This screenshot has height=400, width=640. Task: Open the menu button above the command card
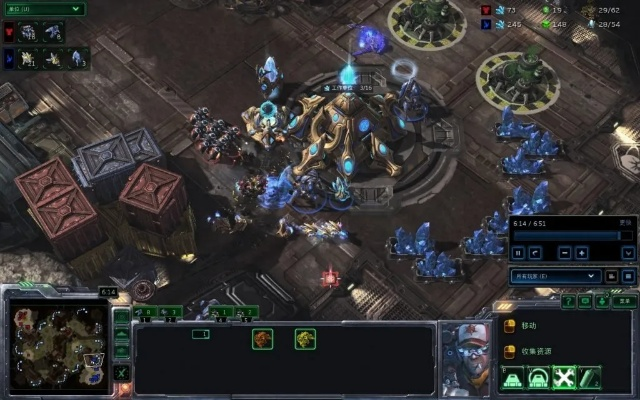(x=623, y=300)
